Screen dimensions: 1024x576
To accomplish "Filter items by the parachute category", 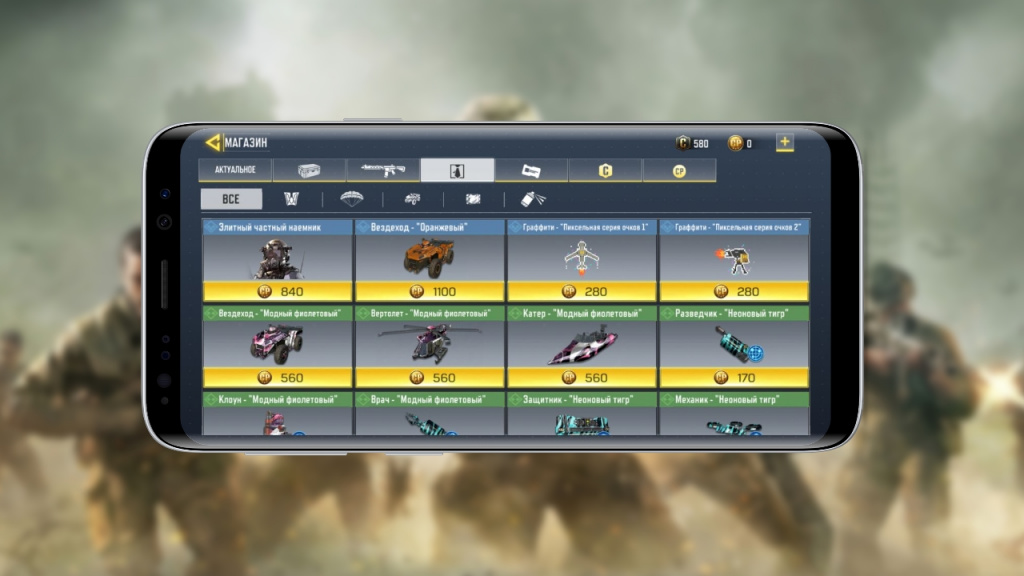I will point(350,199).
